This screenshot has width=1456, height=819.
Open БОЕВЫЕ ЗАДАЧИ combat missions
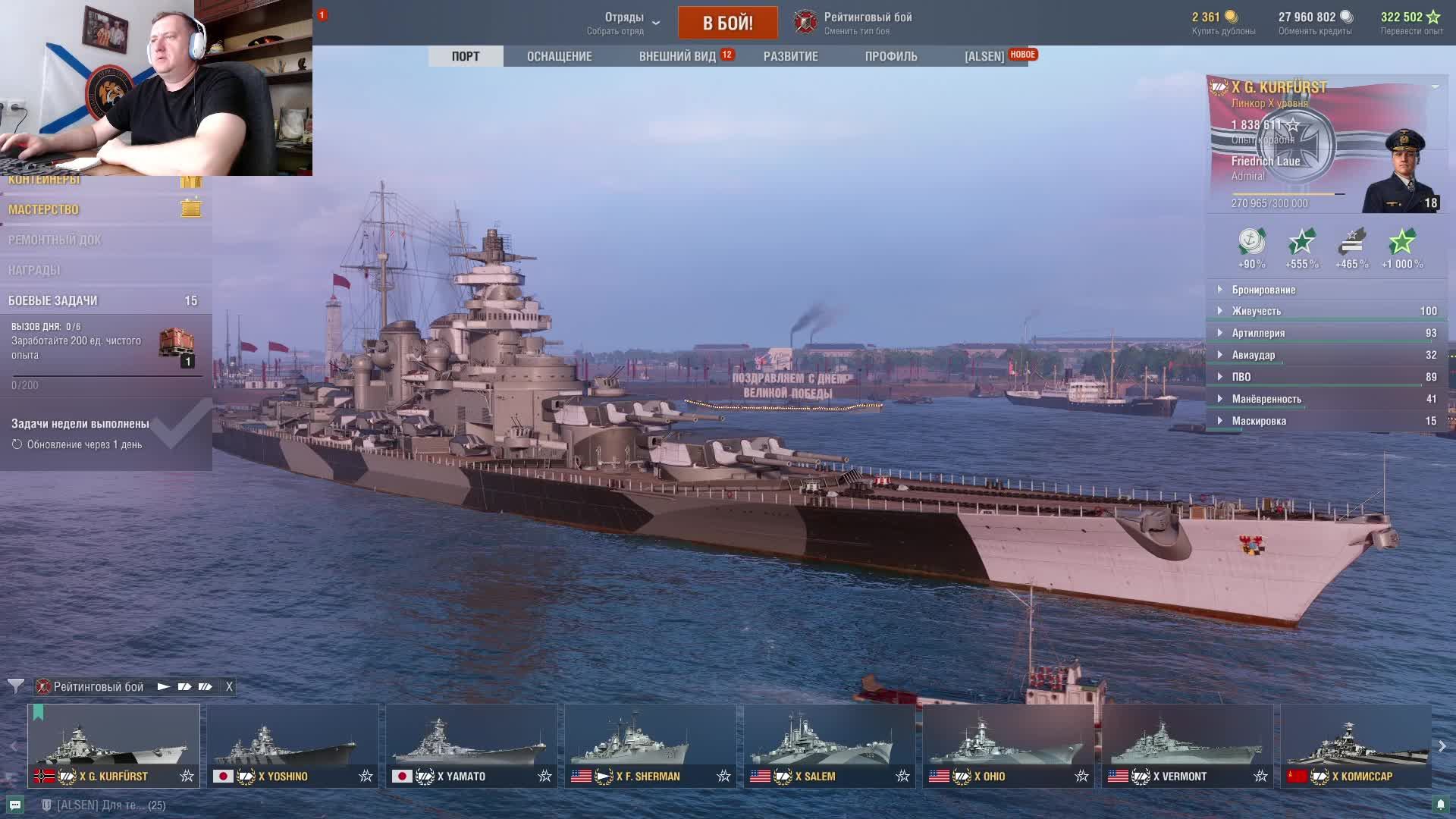pyautogui.click(x=53, y=300)
